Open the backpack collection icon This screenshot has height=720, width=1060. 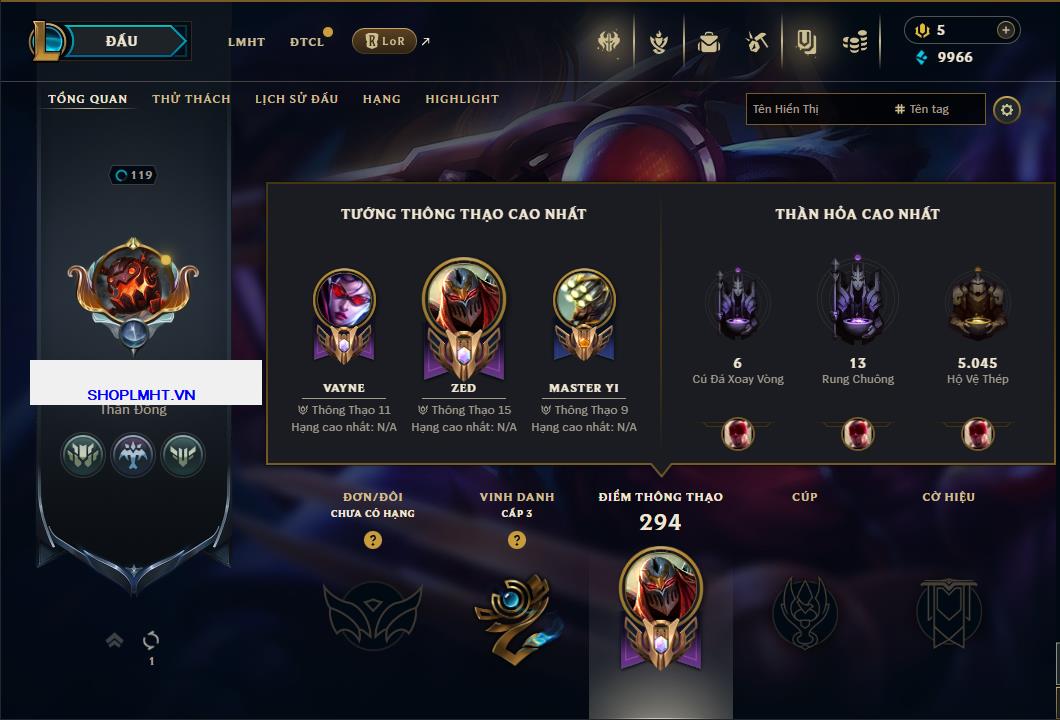pos(709,42)
